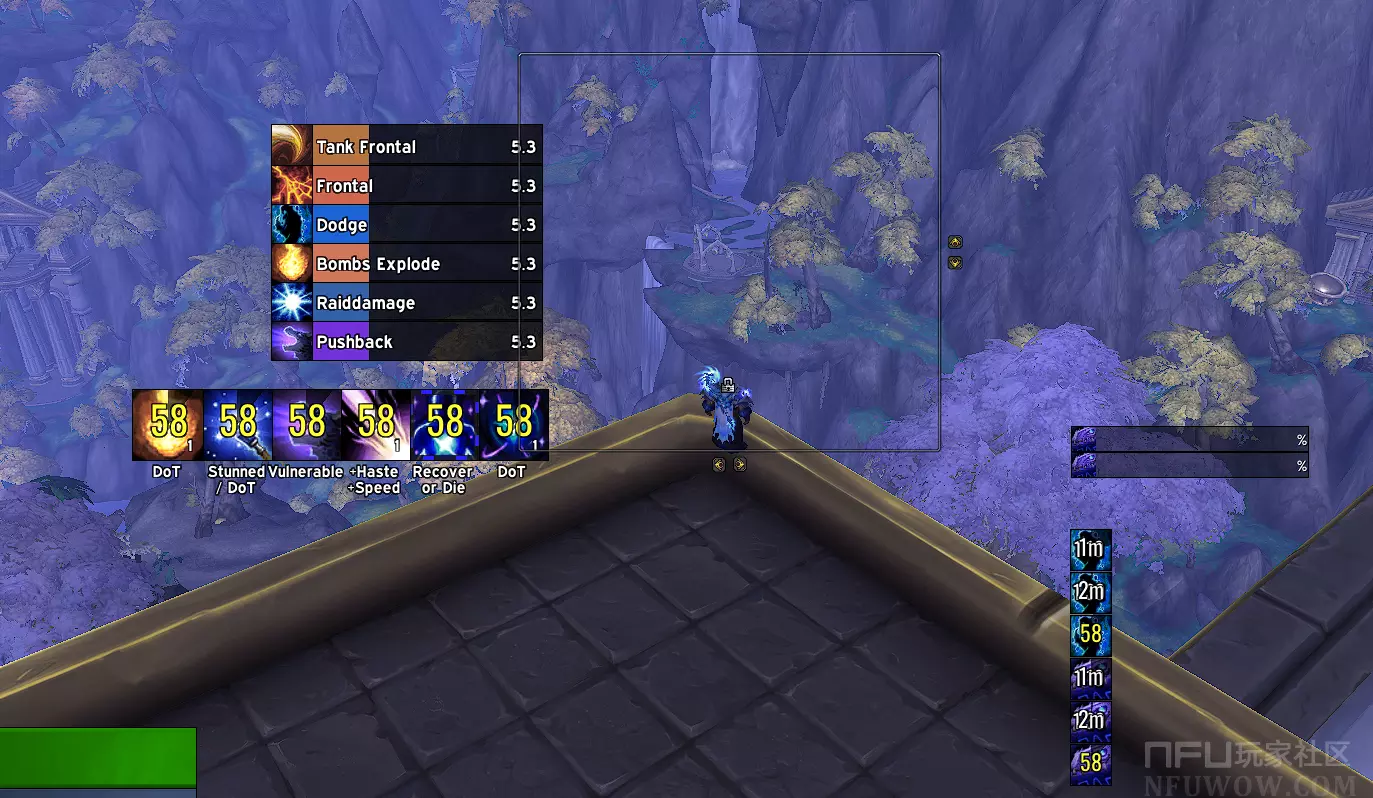Image resolution: width=1373 pixels, height=798 pixels.
Task: Click the up arrow nudge button
Action: [x=955, y=241]
